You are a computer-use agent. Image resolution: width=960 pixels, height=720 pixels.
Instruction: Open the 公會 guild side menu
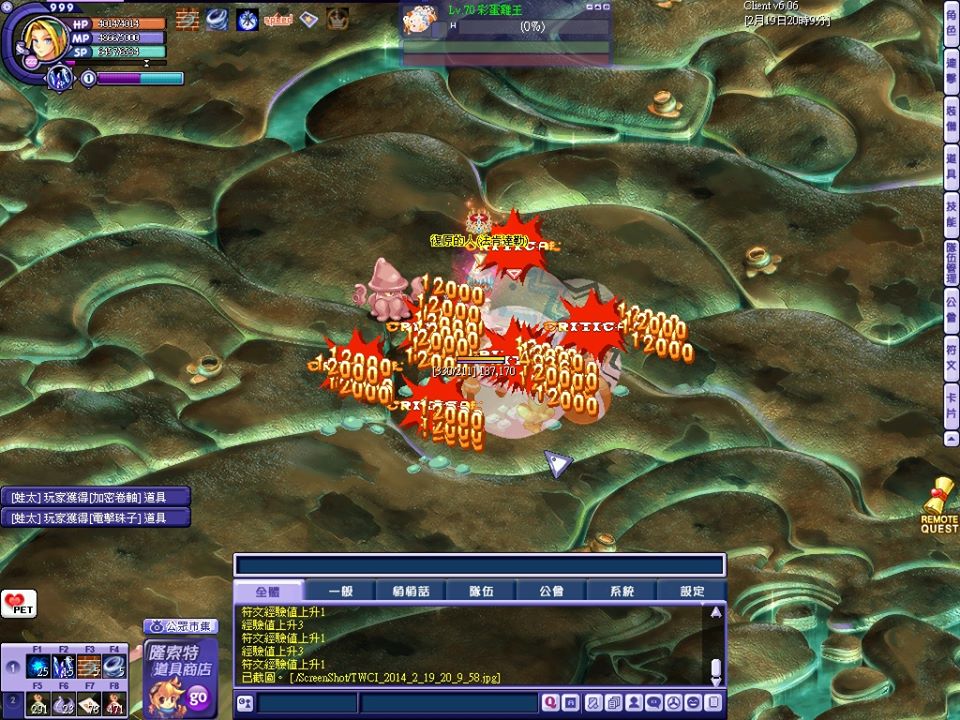[951, 308]
